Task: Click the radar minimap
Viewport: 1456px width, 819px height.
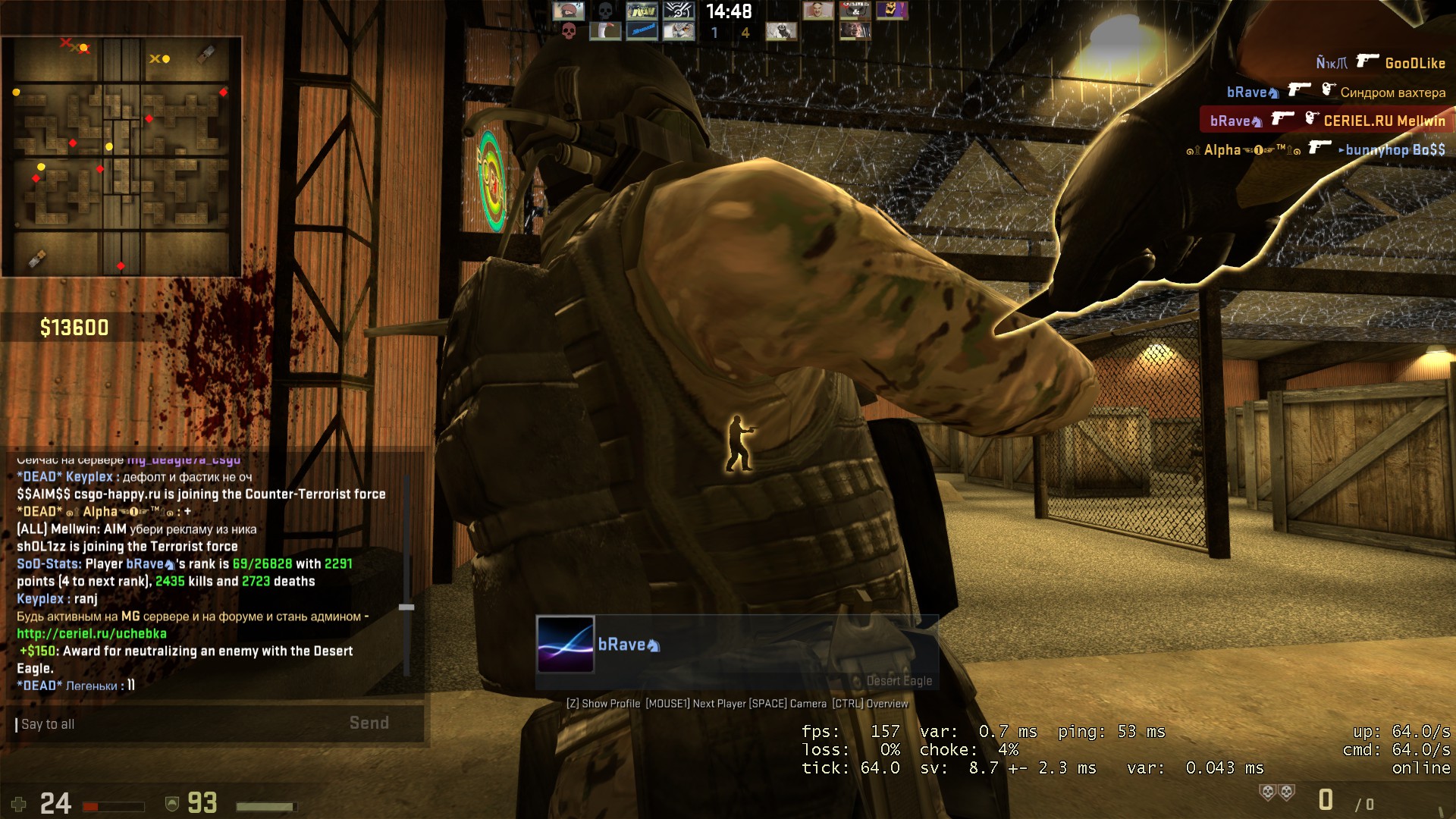Action: [121, 157]
